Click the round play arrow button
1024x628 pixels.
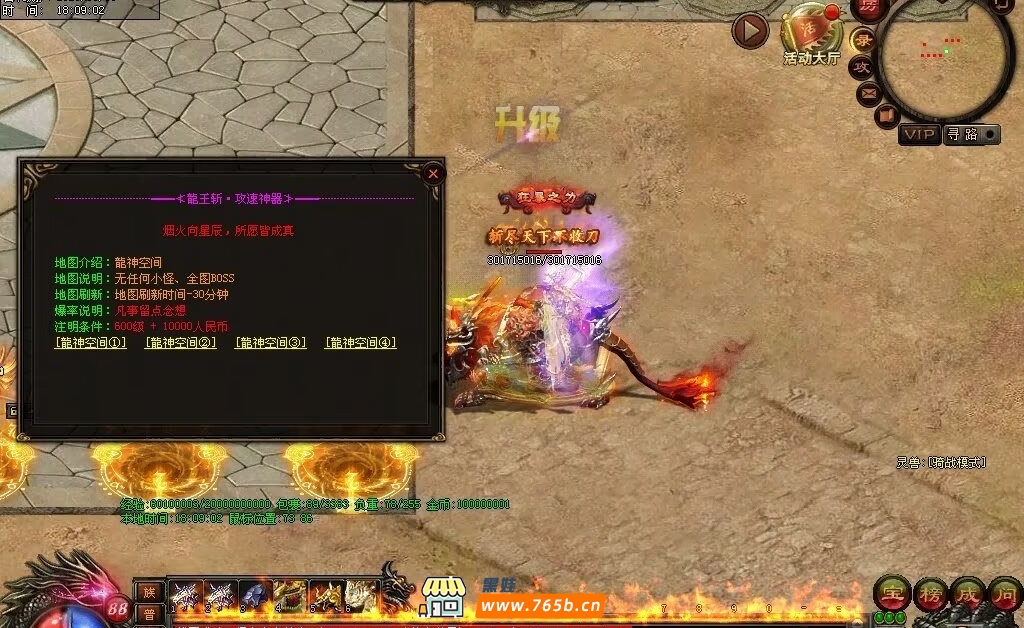click(750, 31)
